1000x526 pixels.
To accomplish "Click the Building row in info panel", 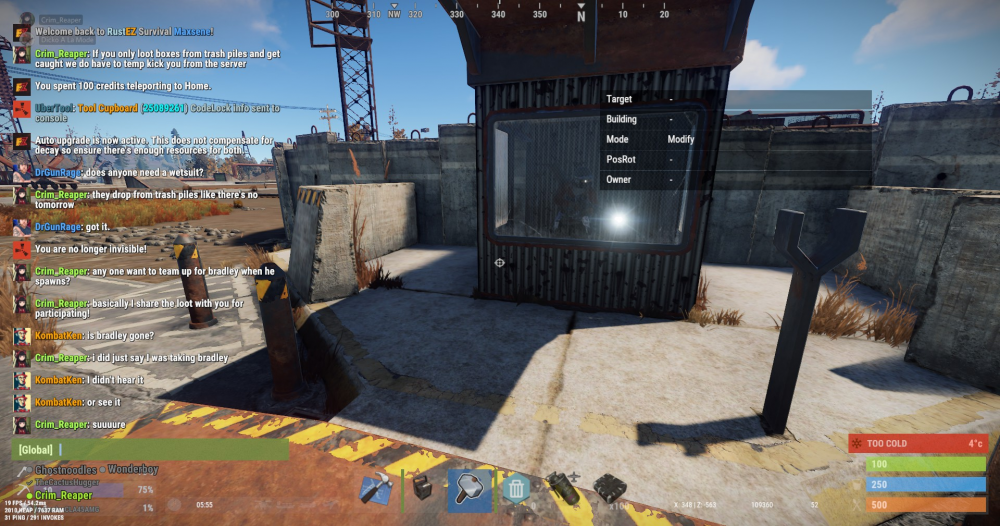I will point(650,119).
